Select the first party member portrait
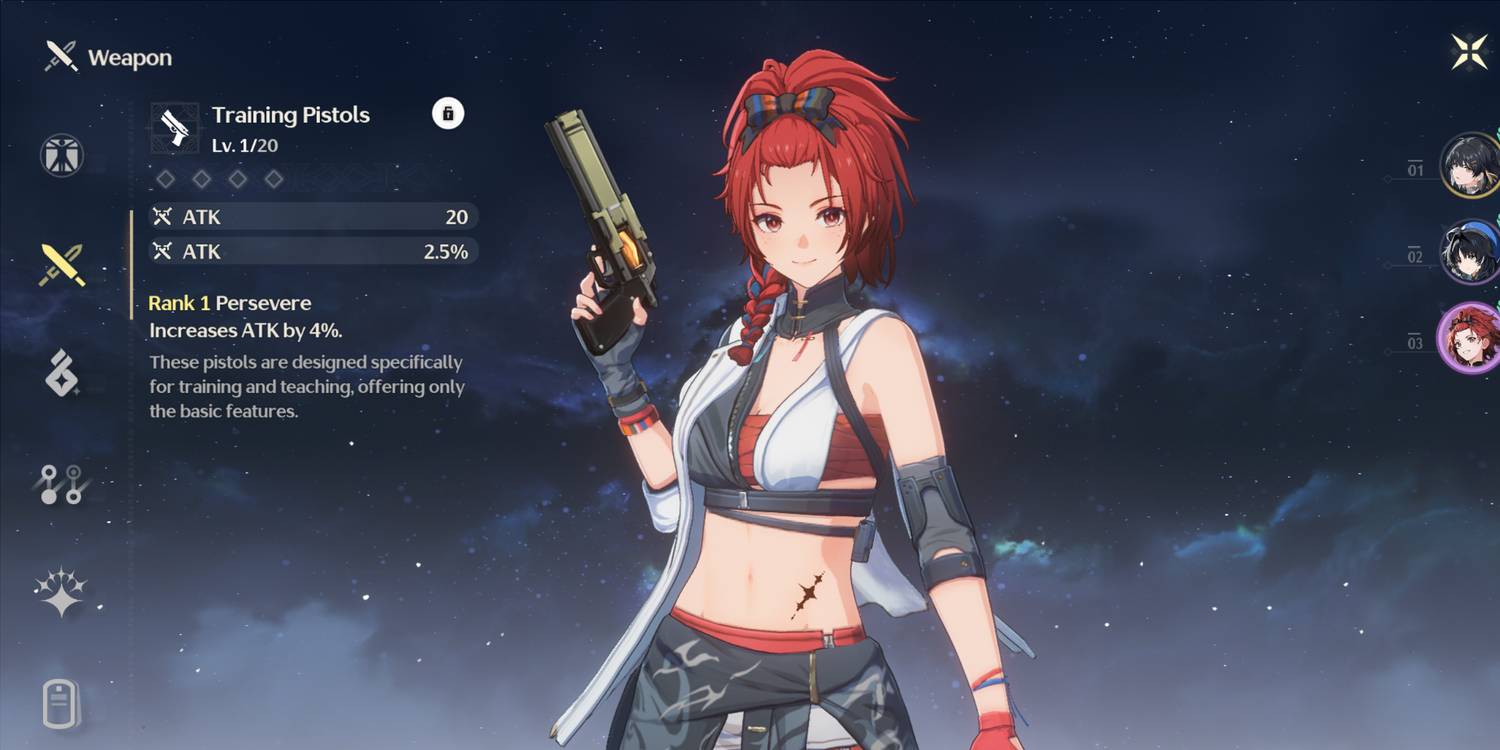 [x=1469, y=165]
